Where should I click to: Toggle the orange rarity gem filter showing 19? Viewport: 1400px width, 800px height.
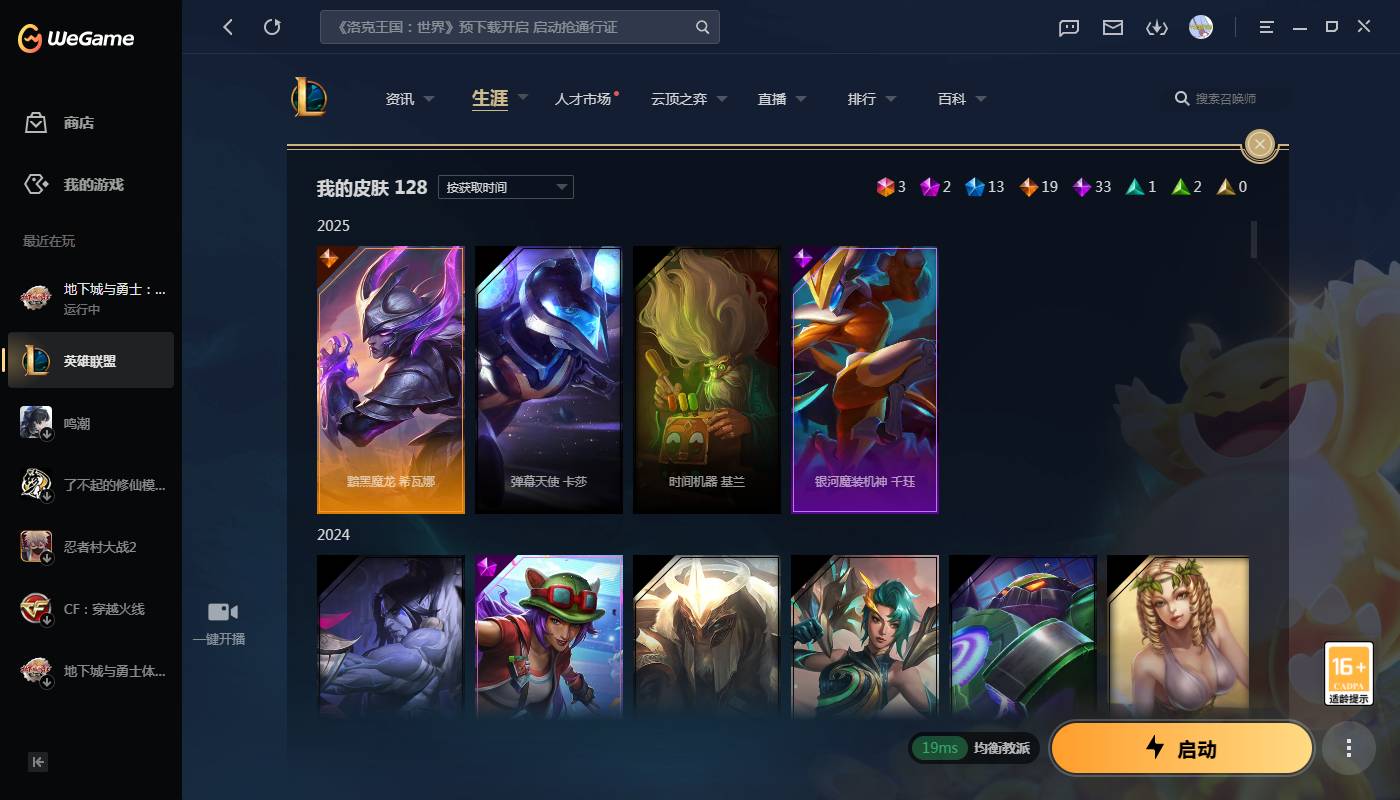point(1029,186)
